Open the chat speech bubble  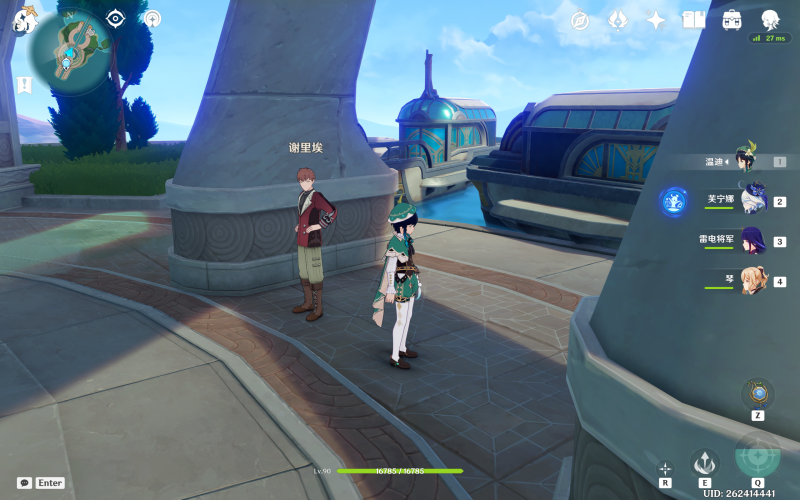pos(24,482)
